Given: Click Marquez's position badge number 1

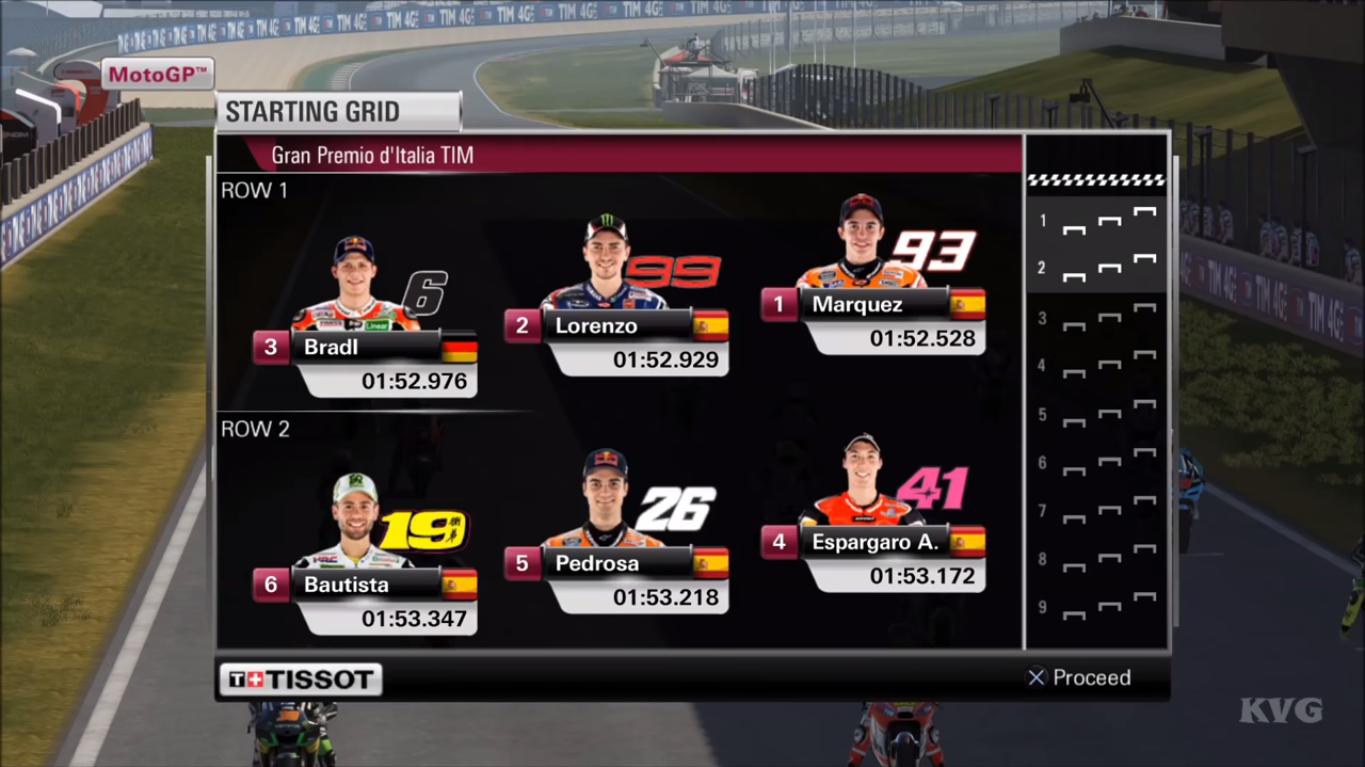Looking at the screenshot, I should 781,304.
